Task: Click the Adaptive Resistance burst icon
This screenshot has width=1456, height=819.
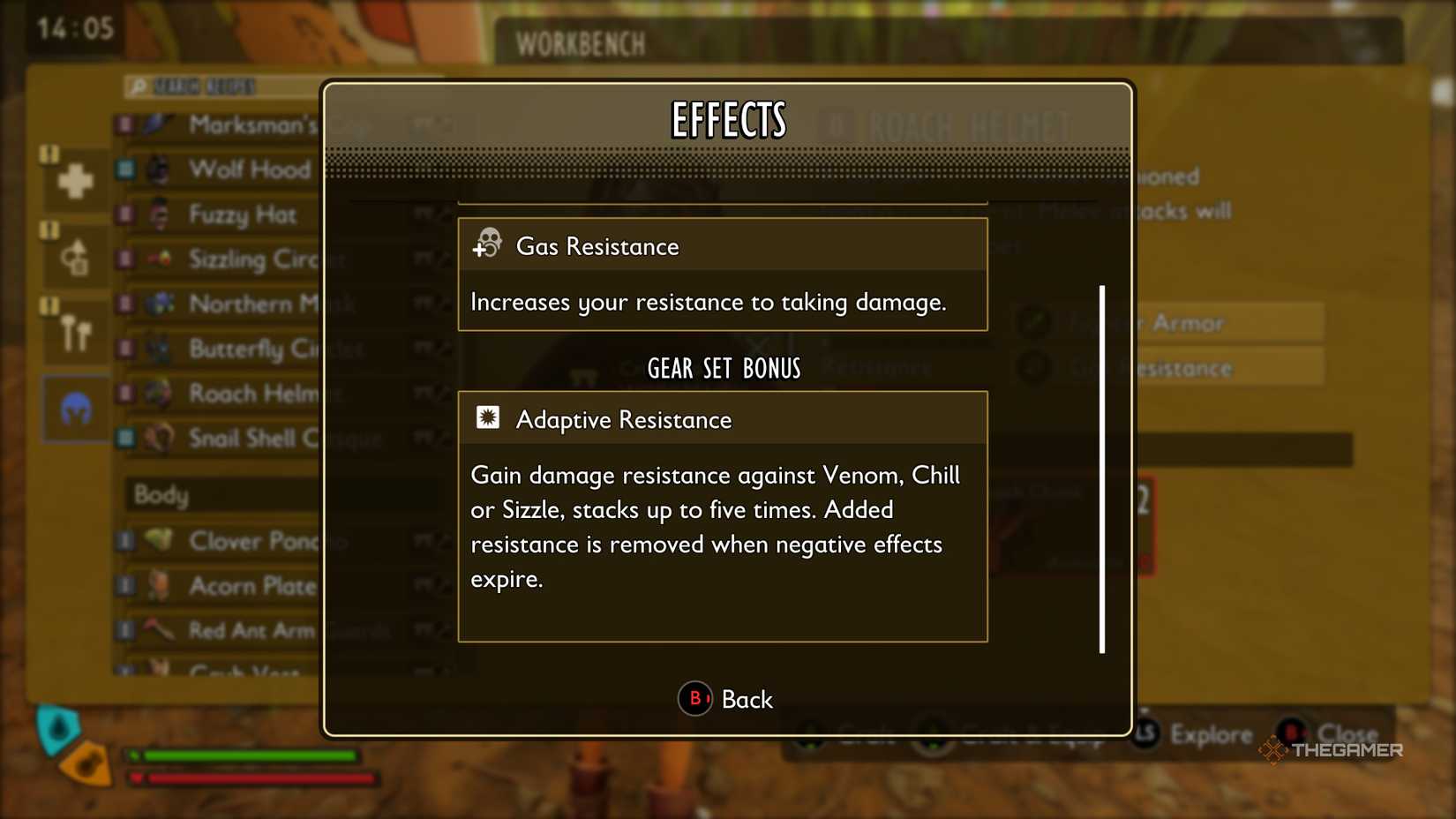Action: click(x=488, y=417)
